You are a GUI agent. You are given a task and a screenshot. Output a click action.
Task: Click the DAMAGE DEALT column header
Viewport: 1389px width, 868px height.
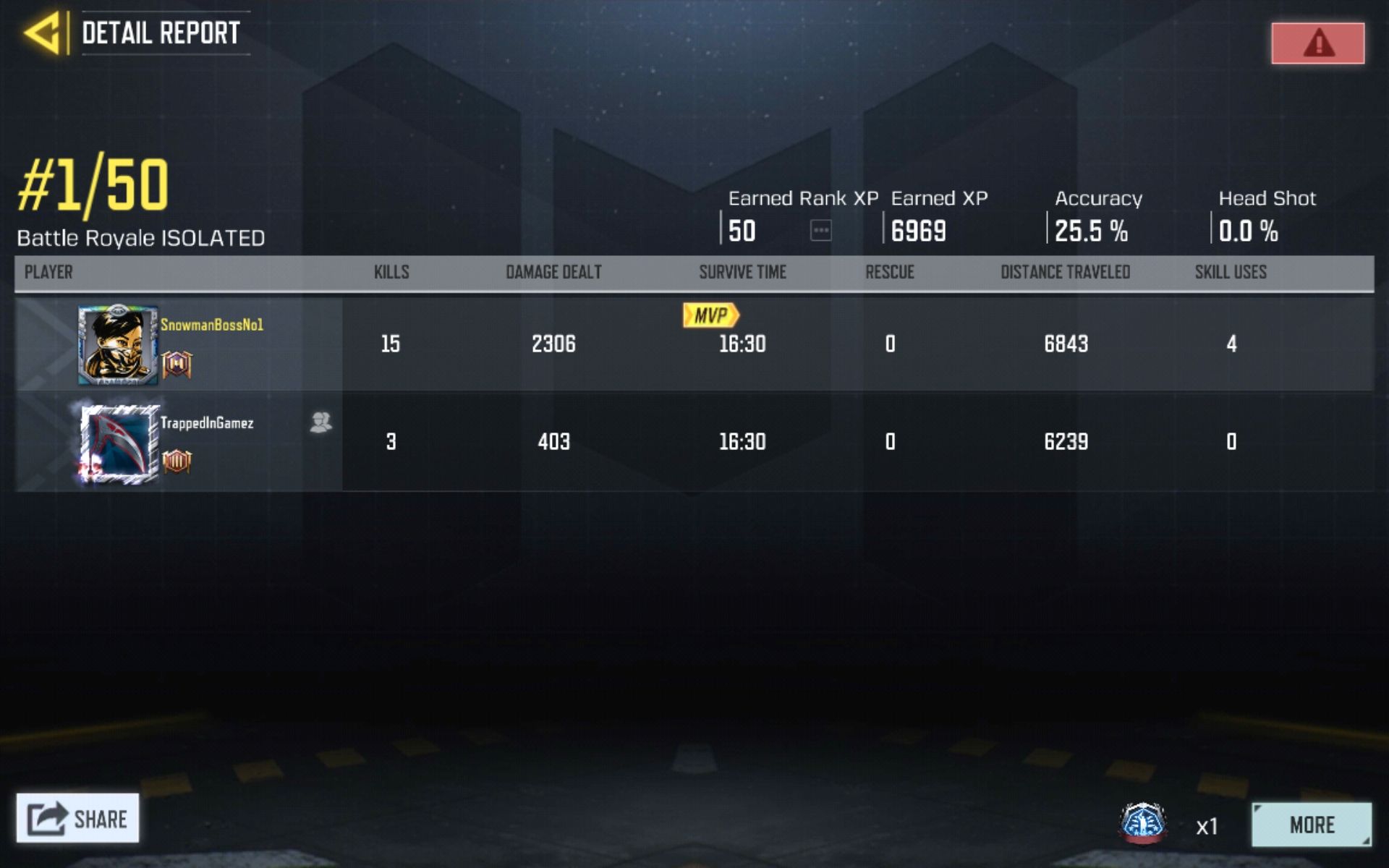coord(553,273)
